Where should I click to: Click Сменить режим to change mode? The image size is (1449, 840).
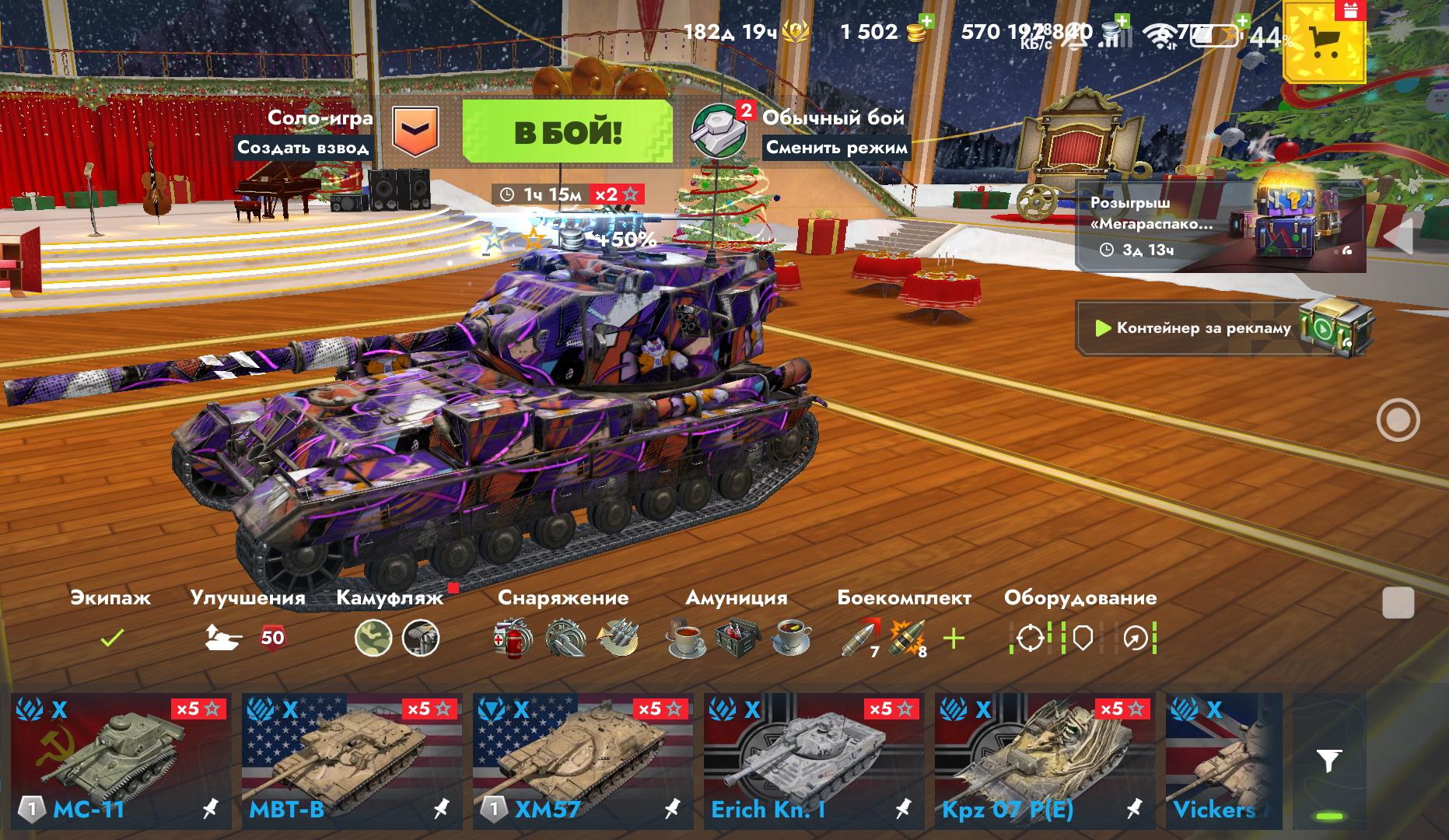[x=836, y=147]
